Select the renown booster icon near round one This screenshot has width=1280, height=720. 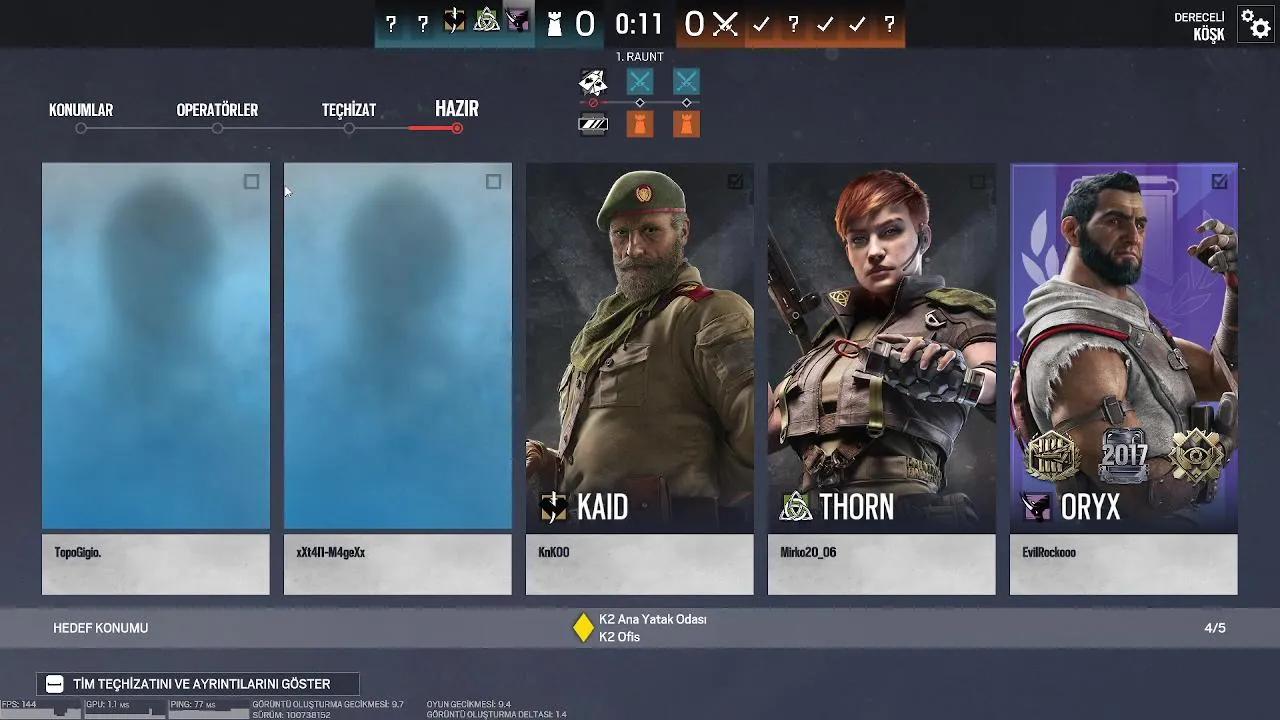point(592,123)
